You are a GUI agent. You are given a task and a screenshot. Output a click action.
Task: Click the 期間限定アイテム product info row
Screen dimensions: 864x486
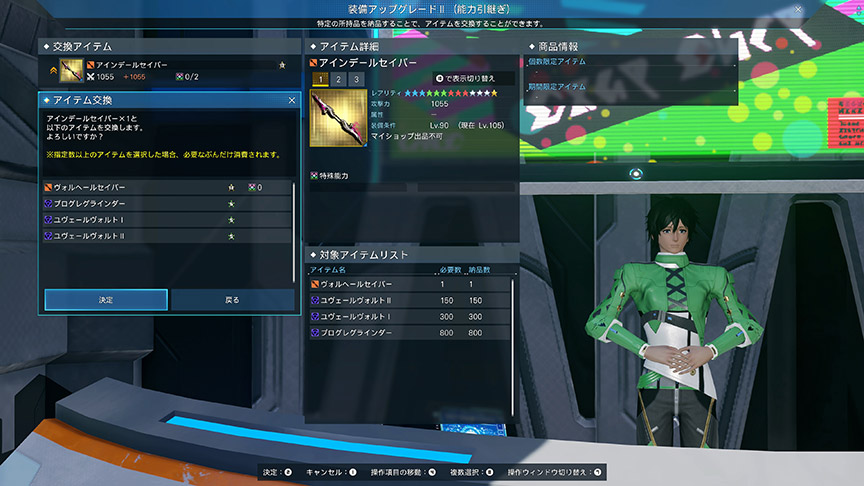630,87
